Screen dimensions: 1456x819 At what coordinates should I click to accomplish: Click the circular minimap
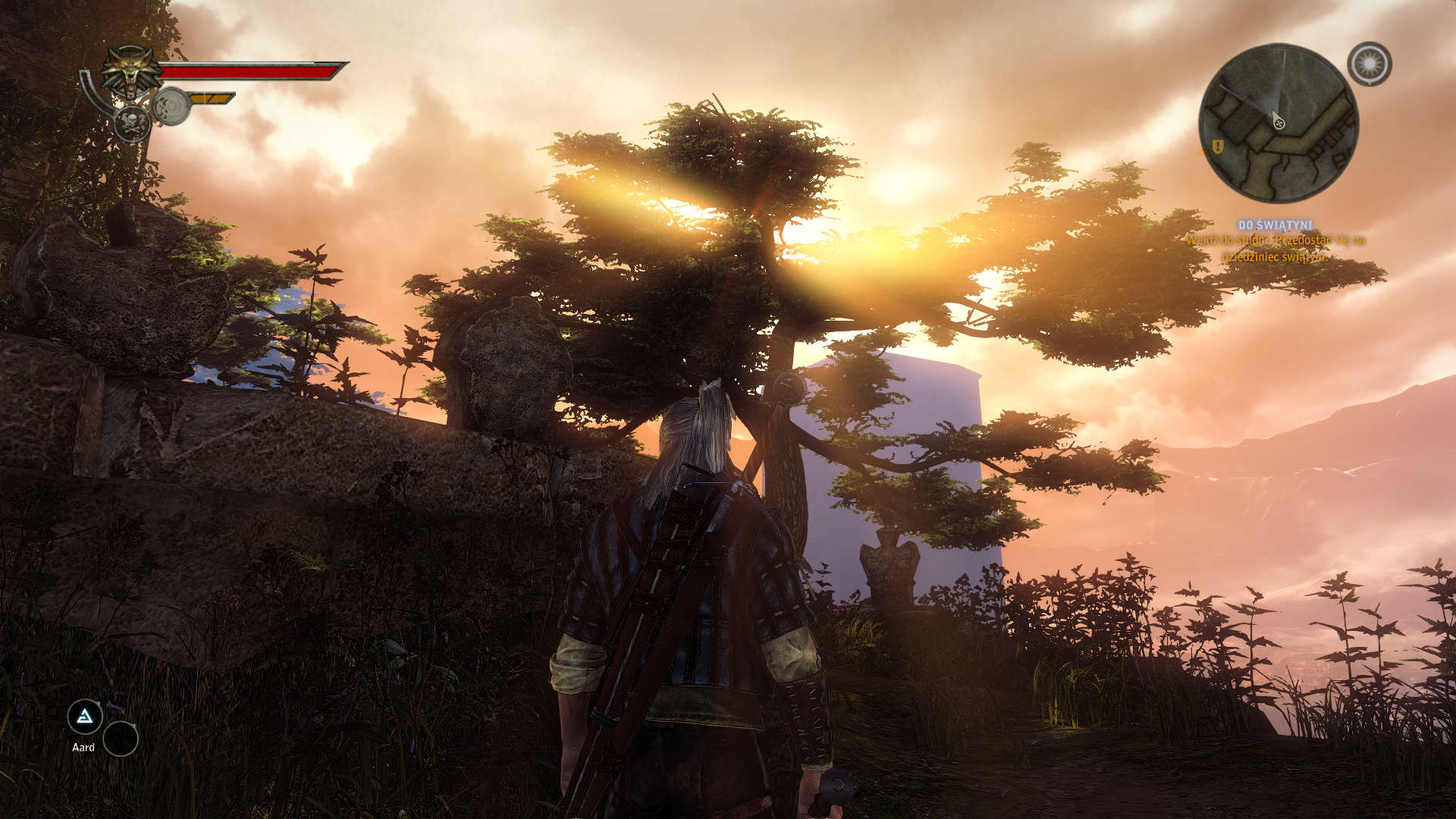click(x=1279, y=124)
